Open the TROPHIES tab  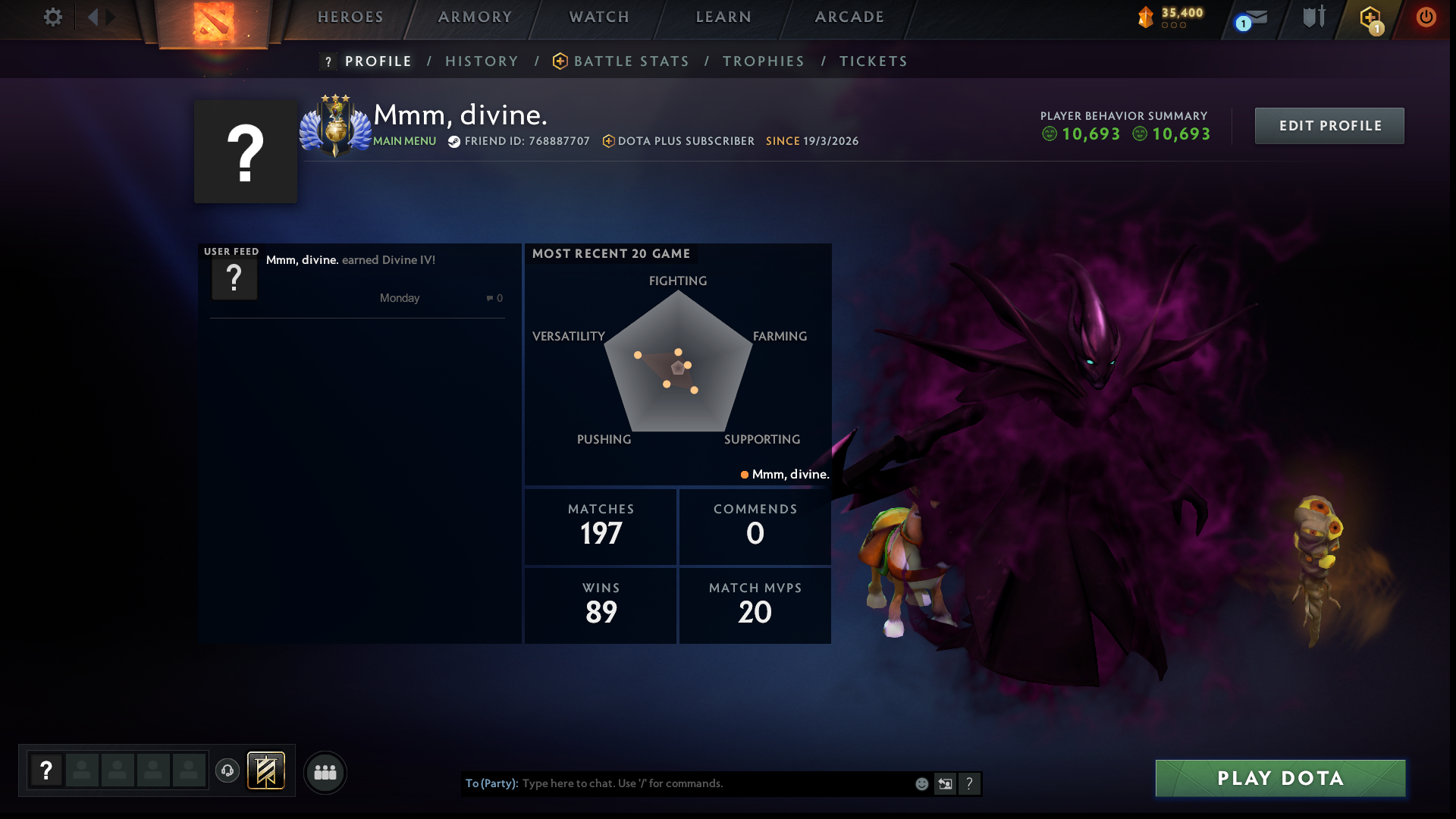point(763,61)
